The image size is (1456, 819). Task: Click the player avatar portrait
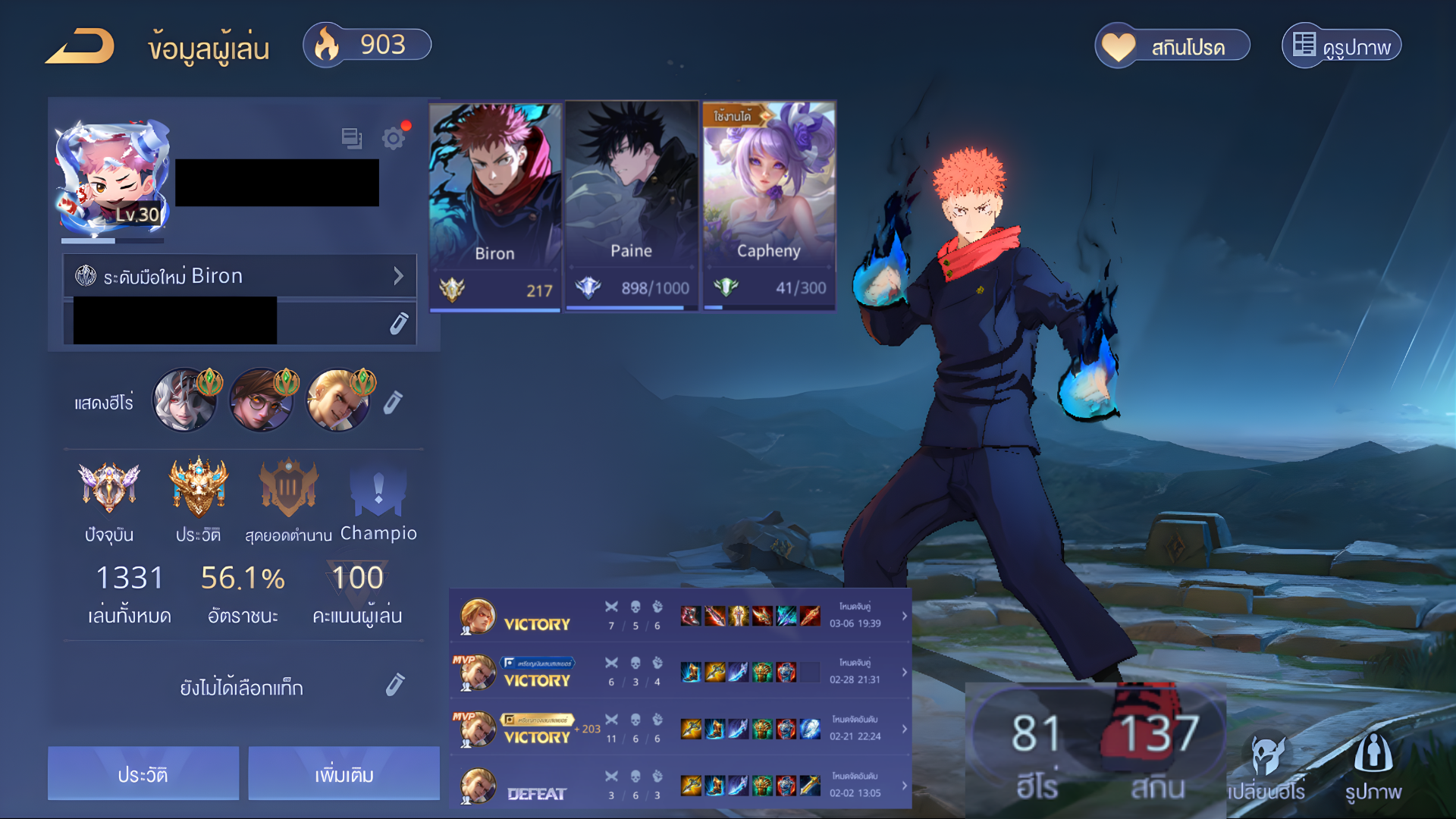(x=112, y=177)
